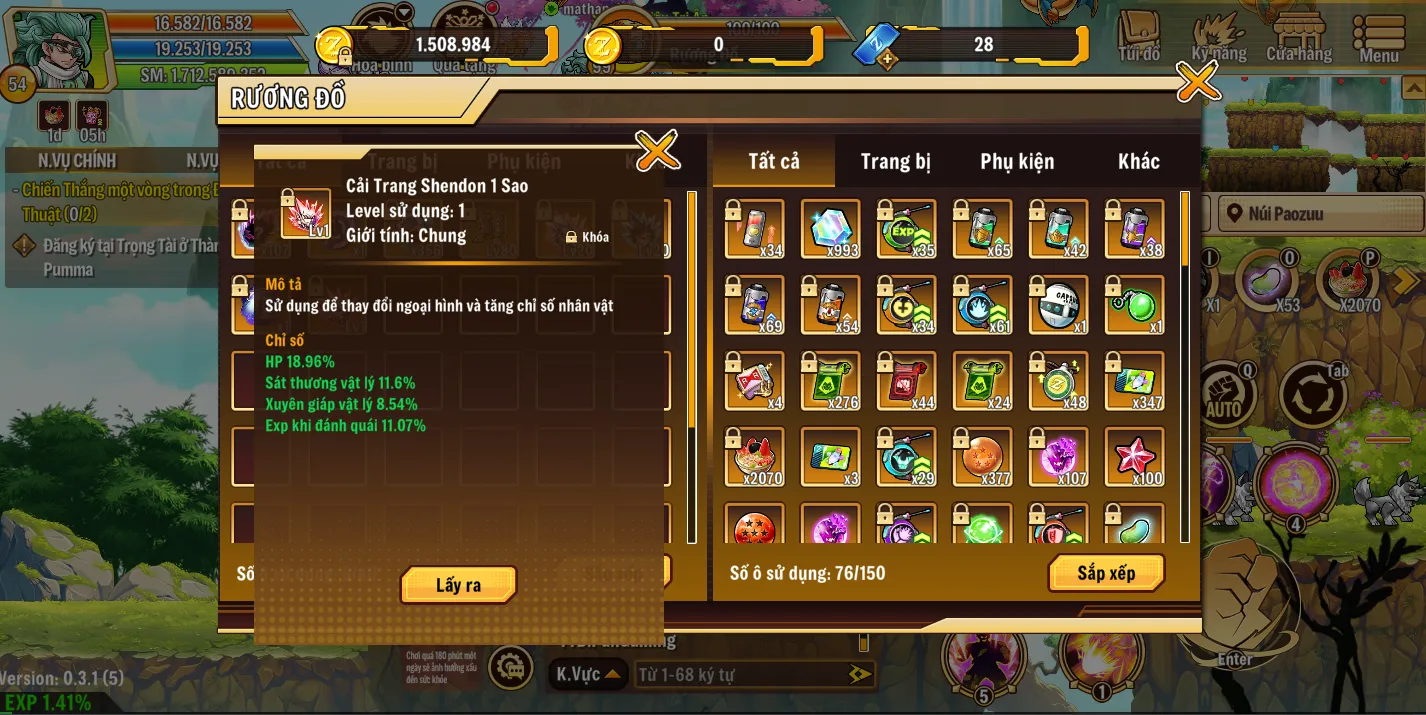Open the main Menu

tap(1379, 38)
